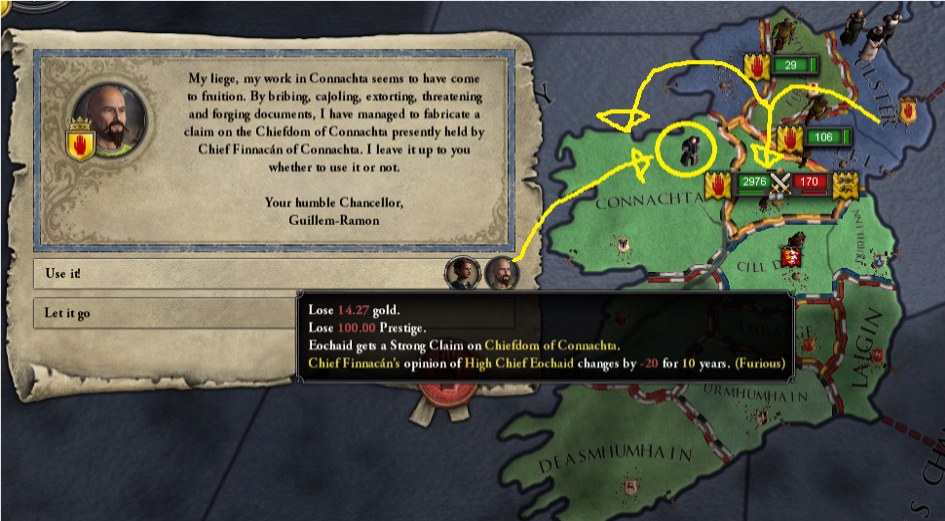Click the red hand shield in Ulster
The height and width of the screenshot is (521, 945).
[909, 110]
